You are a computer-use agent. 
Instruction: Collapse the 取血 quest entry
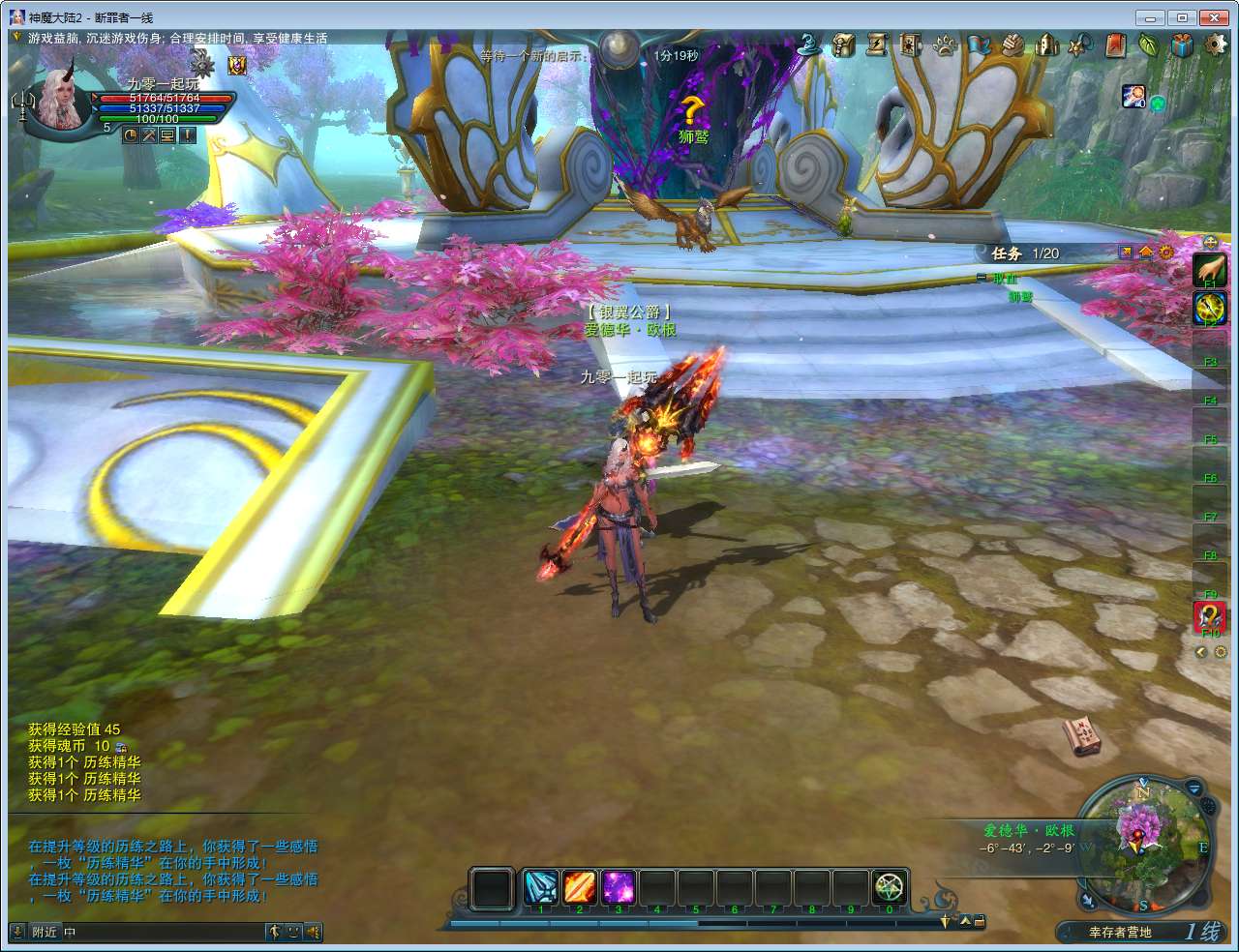click(x=982, y=278)
